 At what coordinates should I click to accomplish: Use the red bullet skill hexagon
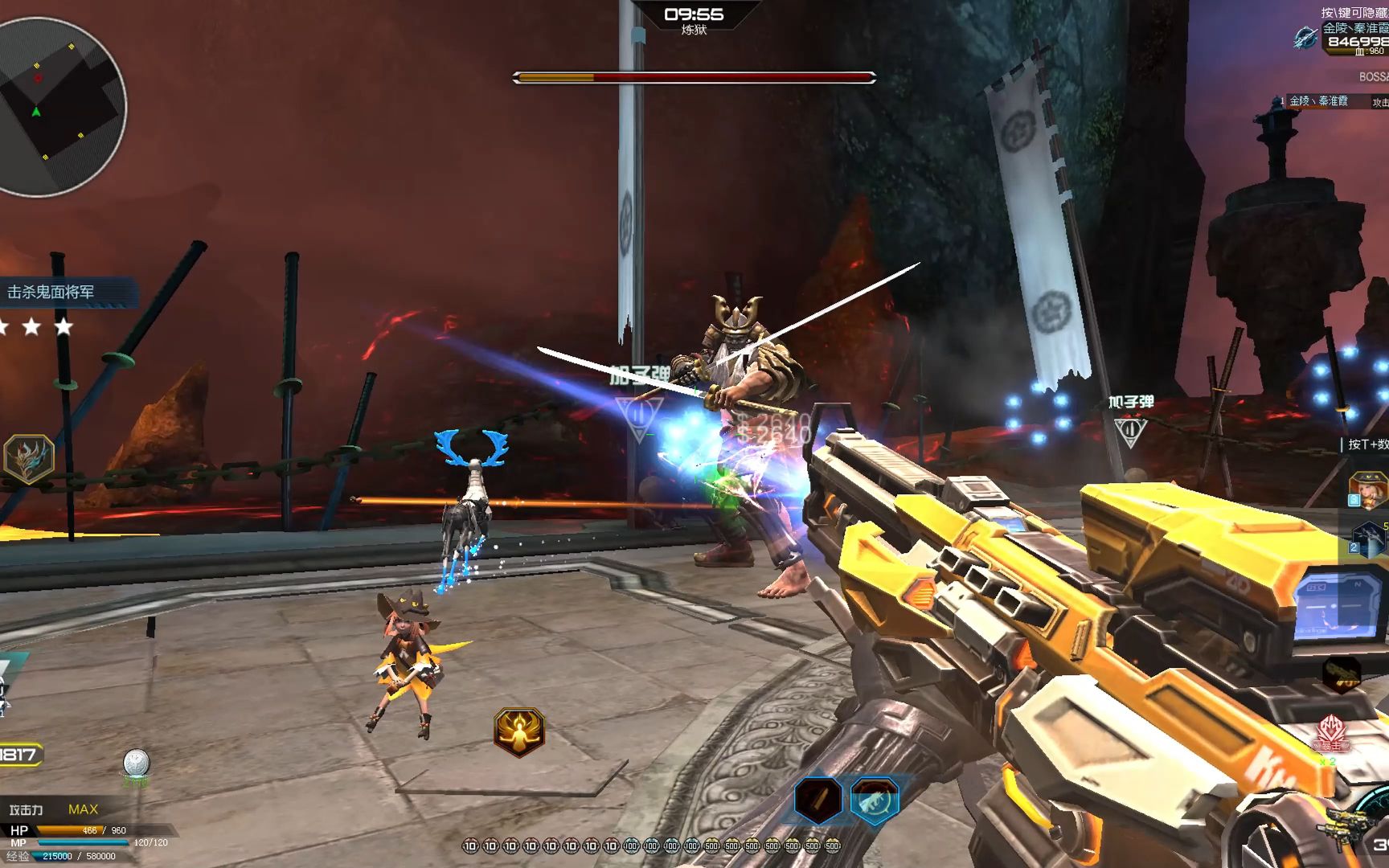tap(818, 800)
